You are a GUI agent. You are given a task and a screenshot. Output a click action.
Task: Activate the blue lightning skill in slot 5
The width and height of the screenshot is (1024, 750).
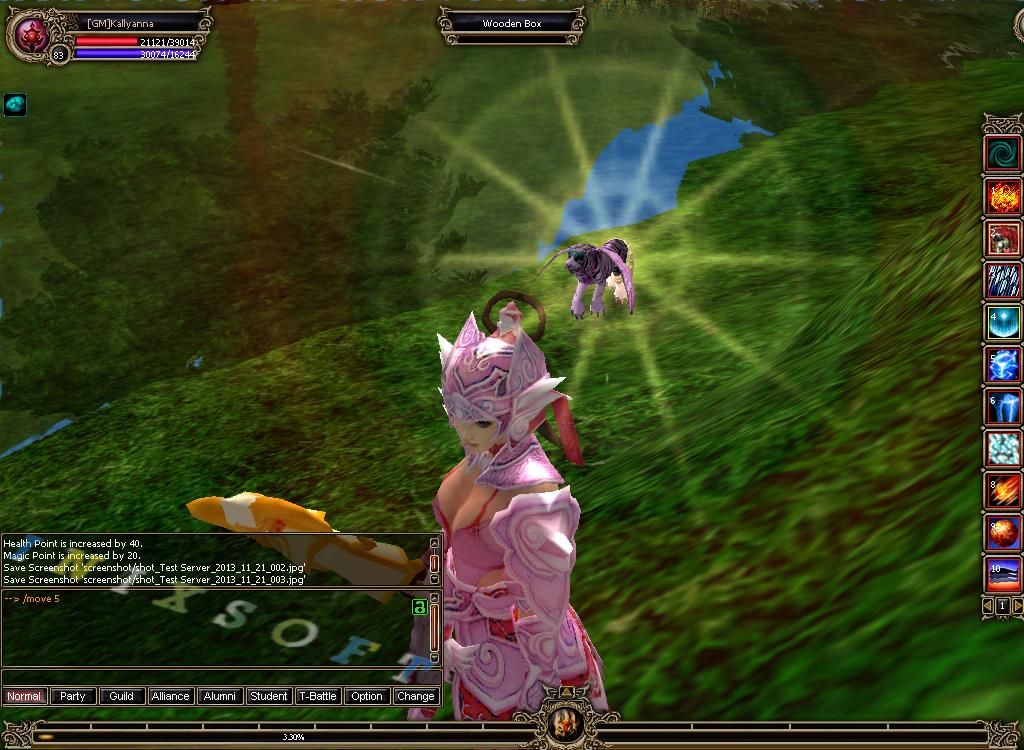[x=1002, y=365]
